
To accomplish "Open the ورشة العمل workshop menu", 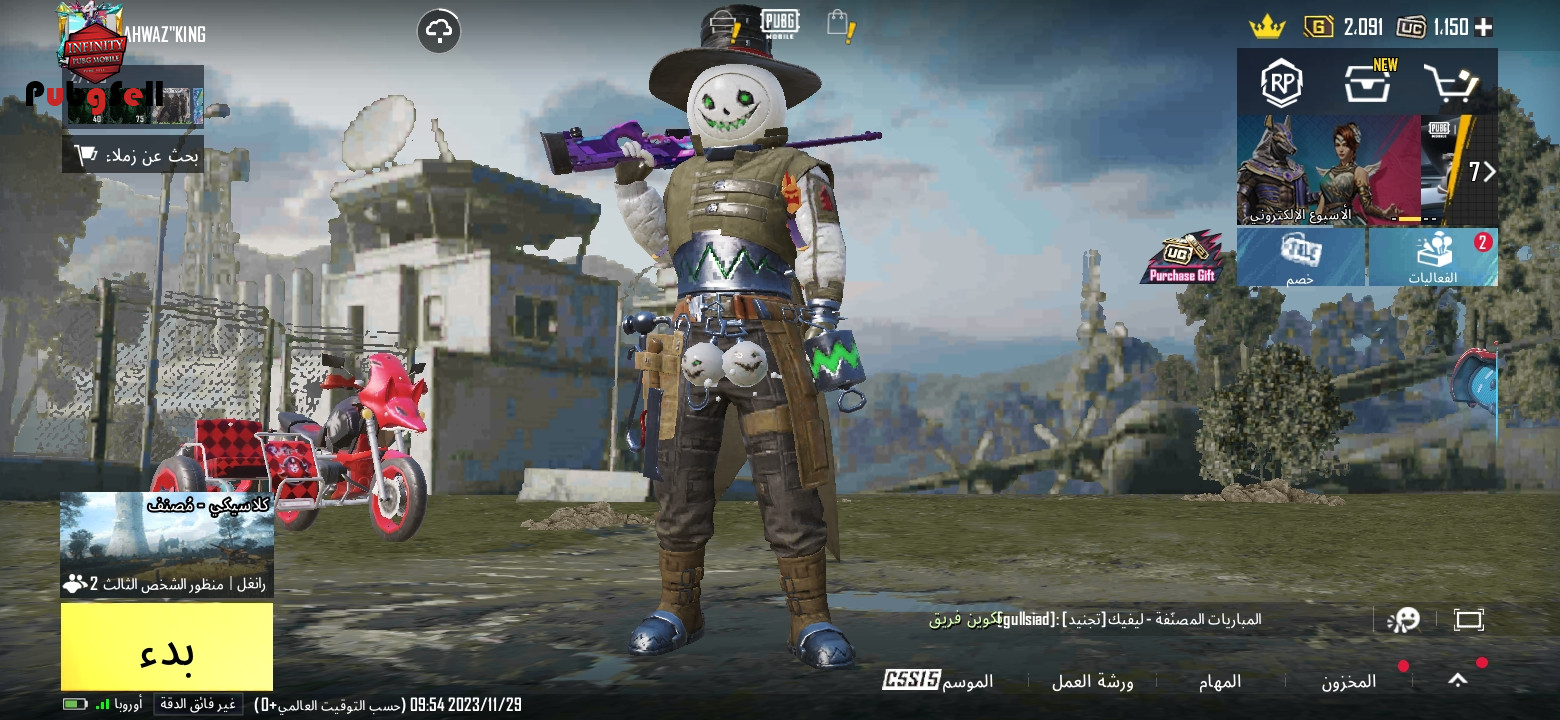I will click(x=1092, y=681).
